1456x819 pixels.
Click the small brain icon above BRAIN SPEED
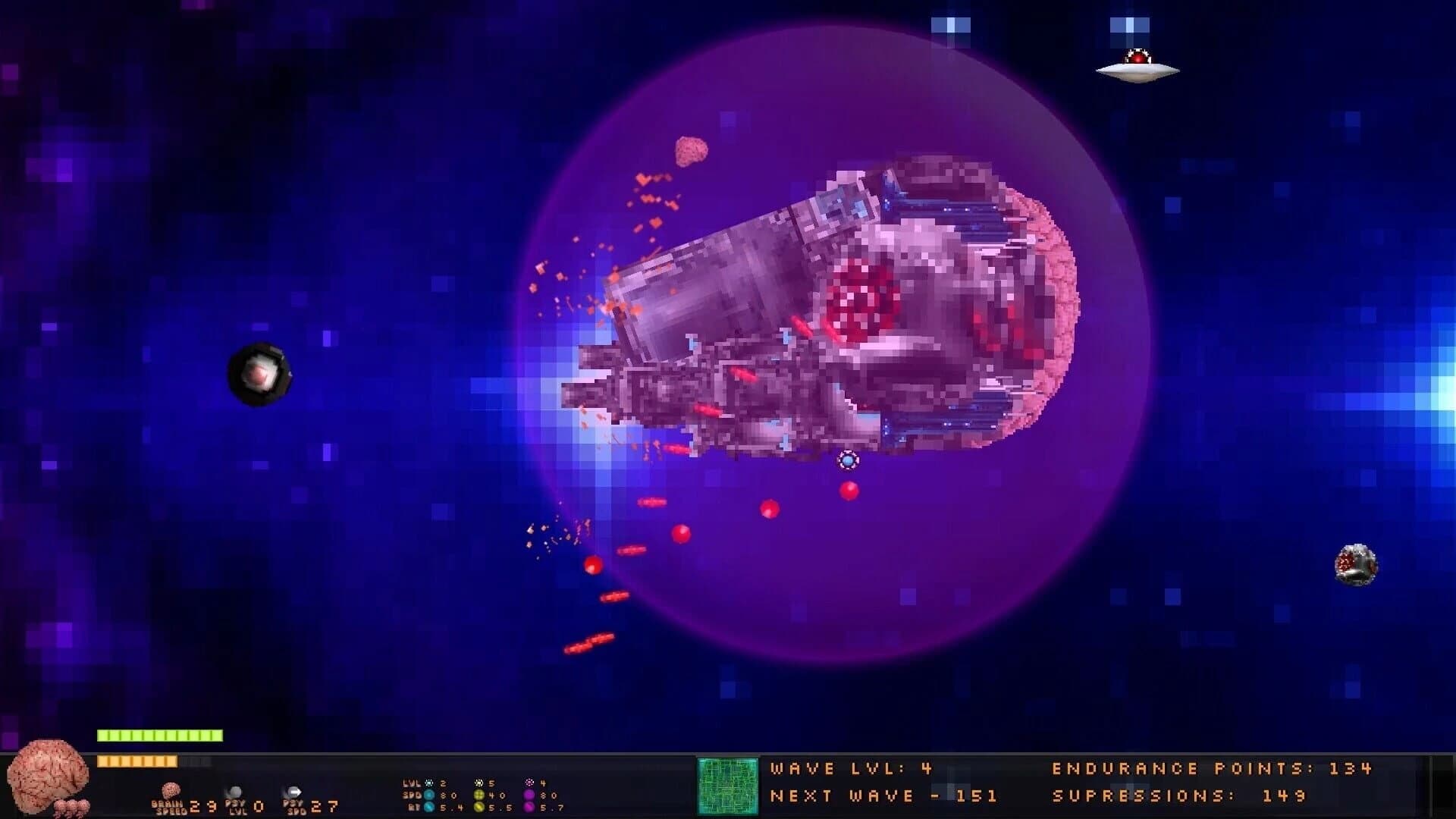coord(171,791)
